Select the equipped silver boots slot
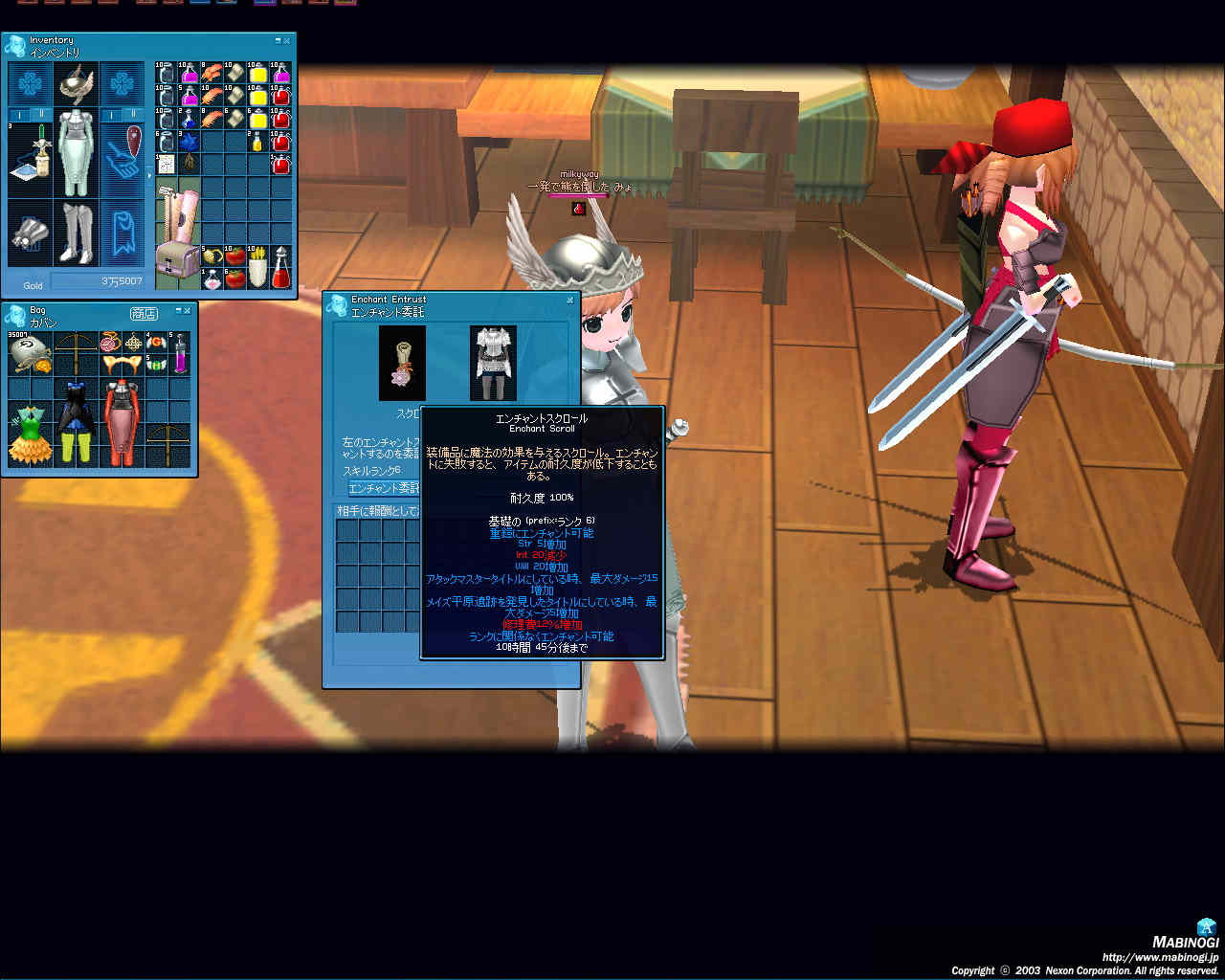This screenshot has height=980, width=1225. point(76,234)
